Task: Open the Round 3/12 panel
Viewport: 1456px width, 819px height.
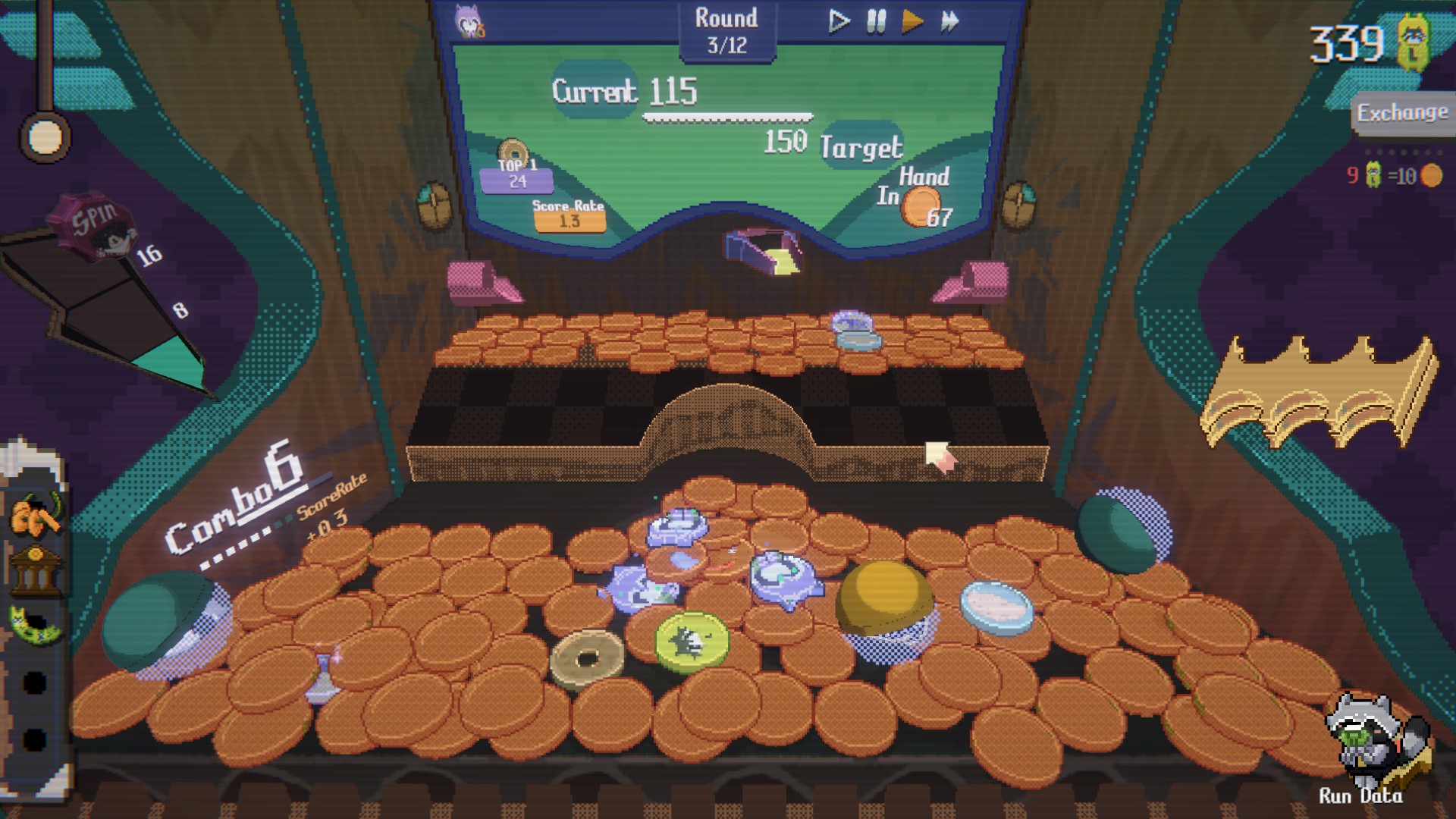Action: 725,29
